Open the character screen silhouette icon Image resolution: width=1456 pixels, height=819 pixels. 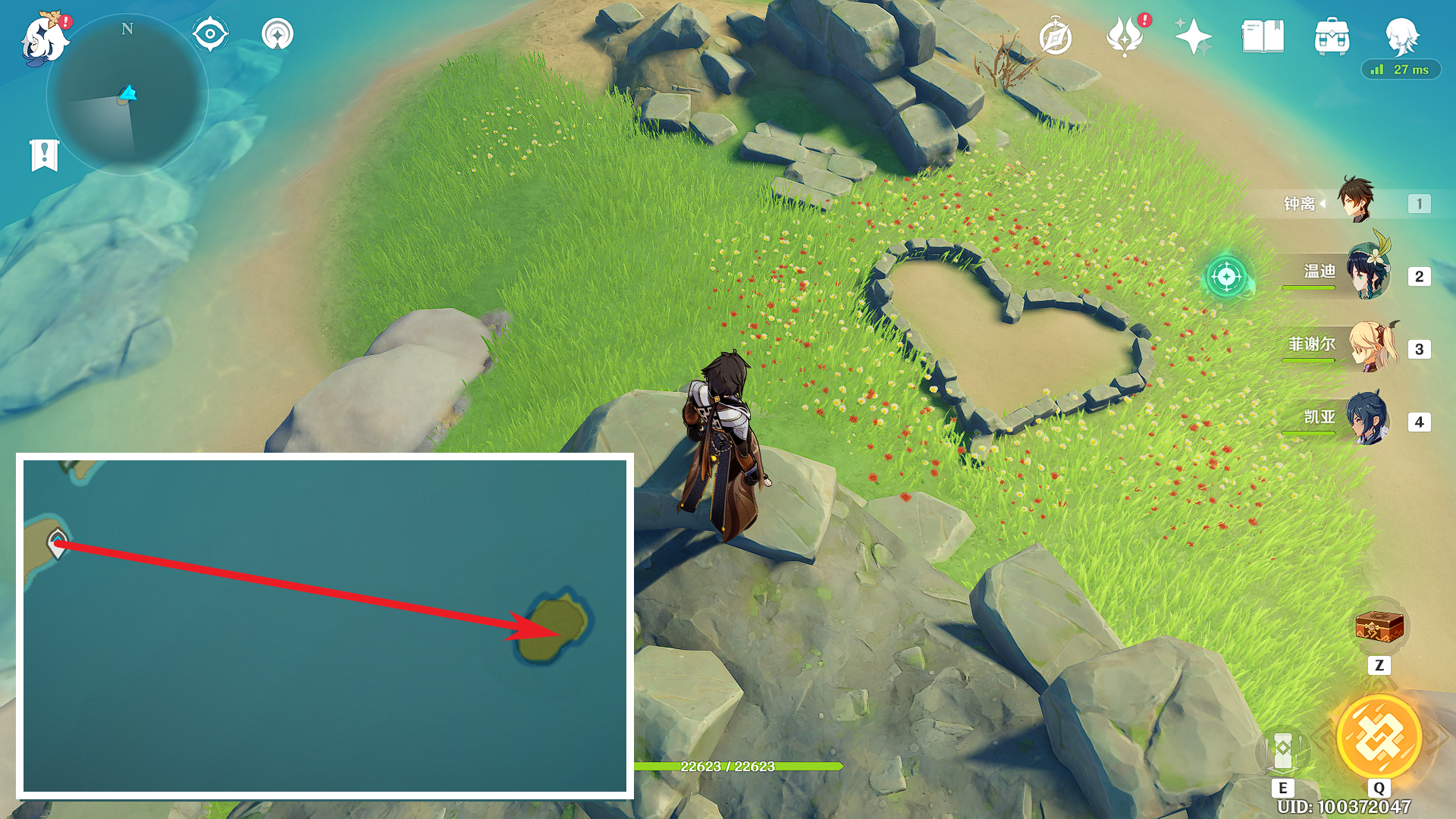pos(1401,35)
